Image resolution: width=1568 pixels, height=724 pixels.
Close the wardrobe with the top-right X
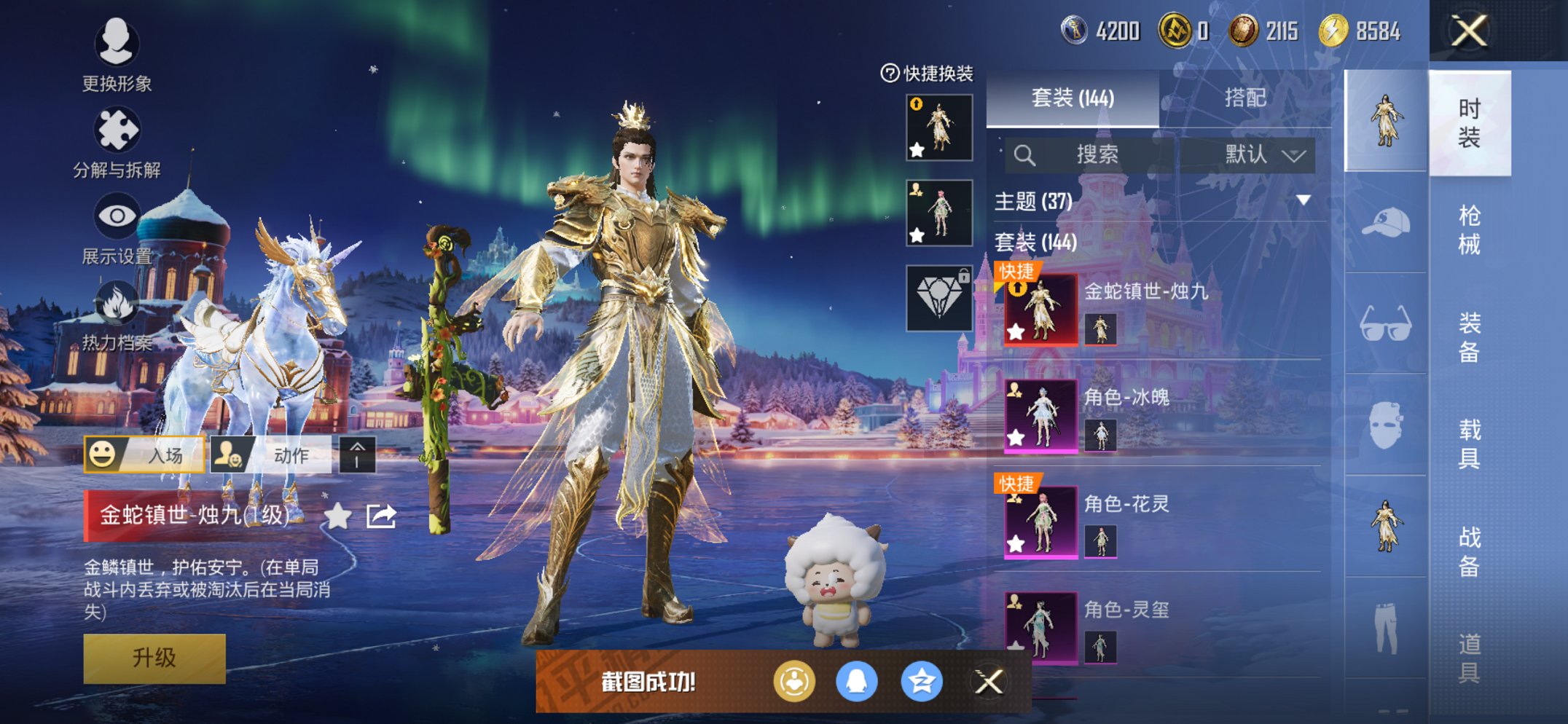pos(1469,31)
